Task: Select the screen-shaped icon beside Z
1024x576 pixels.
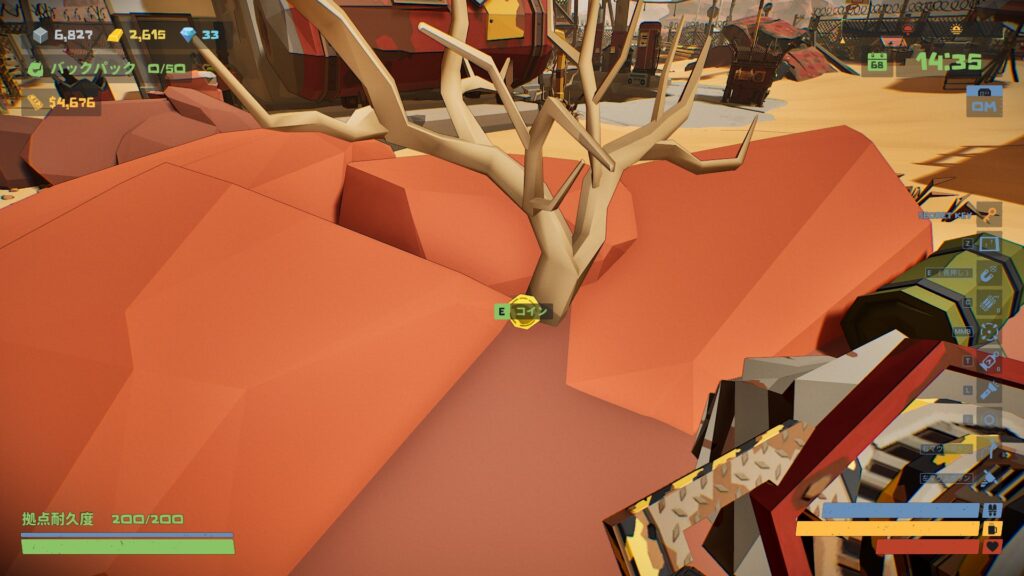Action: point(989,243)
